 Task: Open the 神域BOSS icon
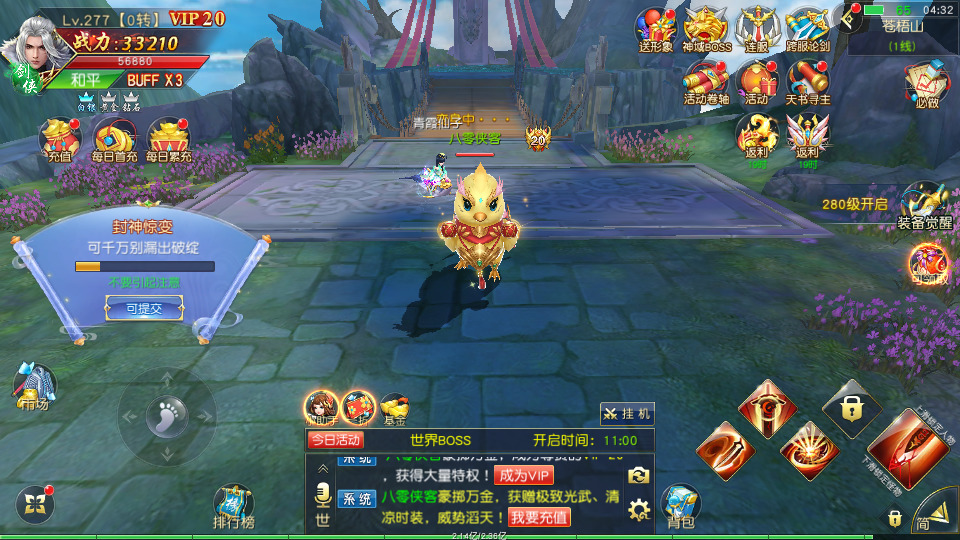[x=707, y=29]
